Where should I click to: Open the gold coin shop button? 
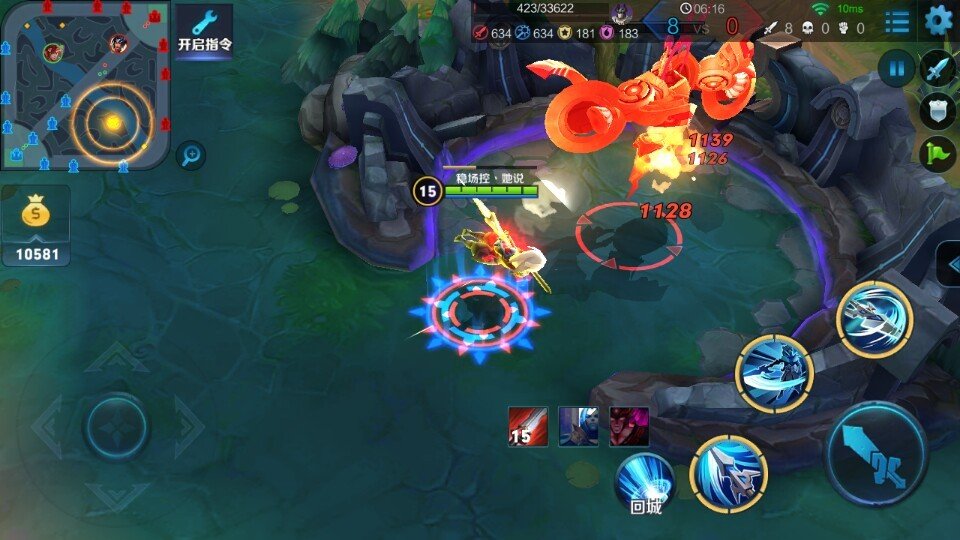pos(36,225)
